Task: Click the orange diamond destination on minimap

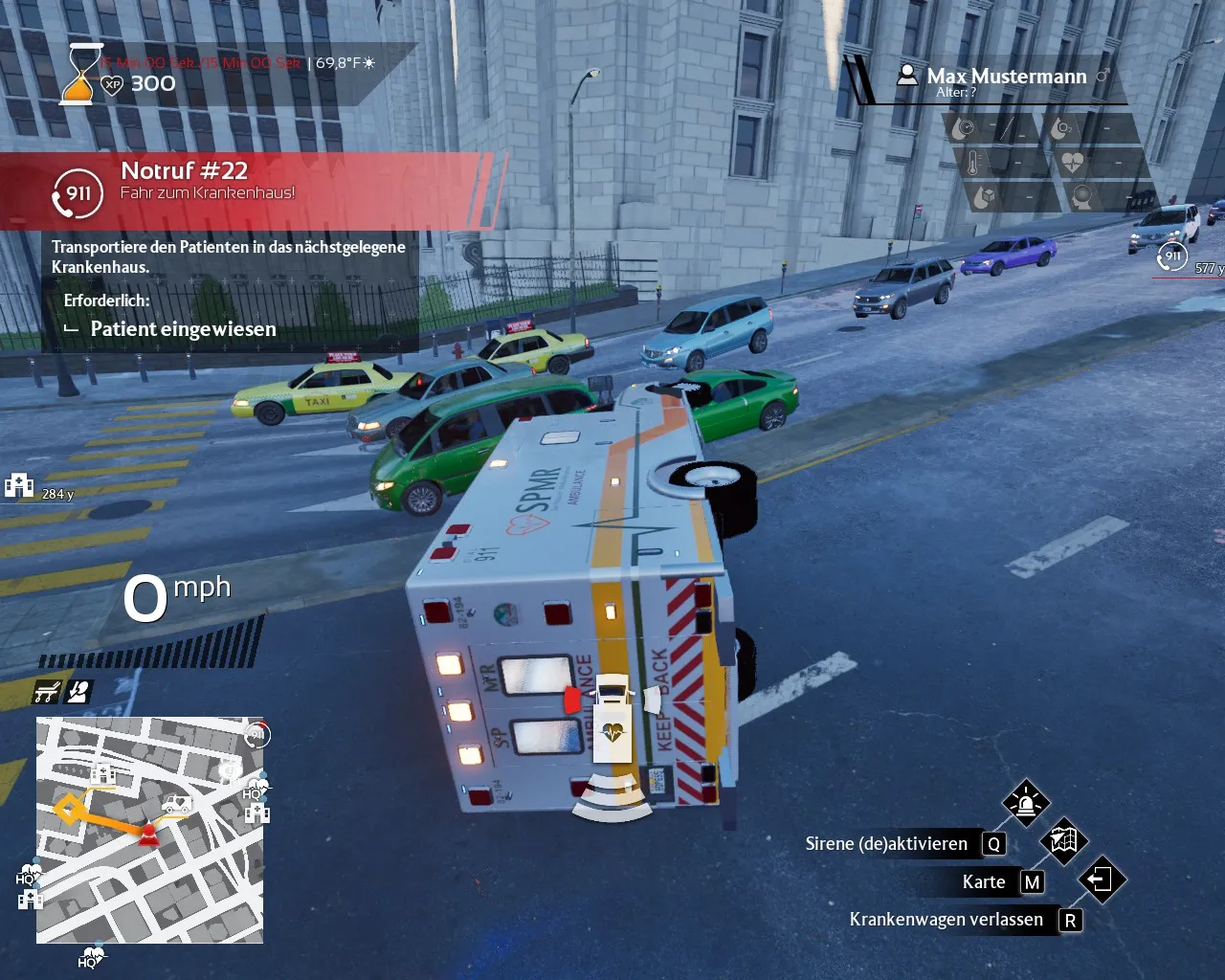Action: click(67, 810)
